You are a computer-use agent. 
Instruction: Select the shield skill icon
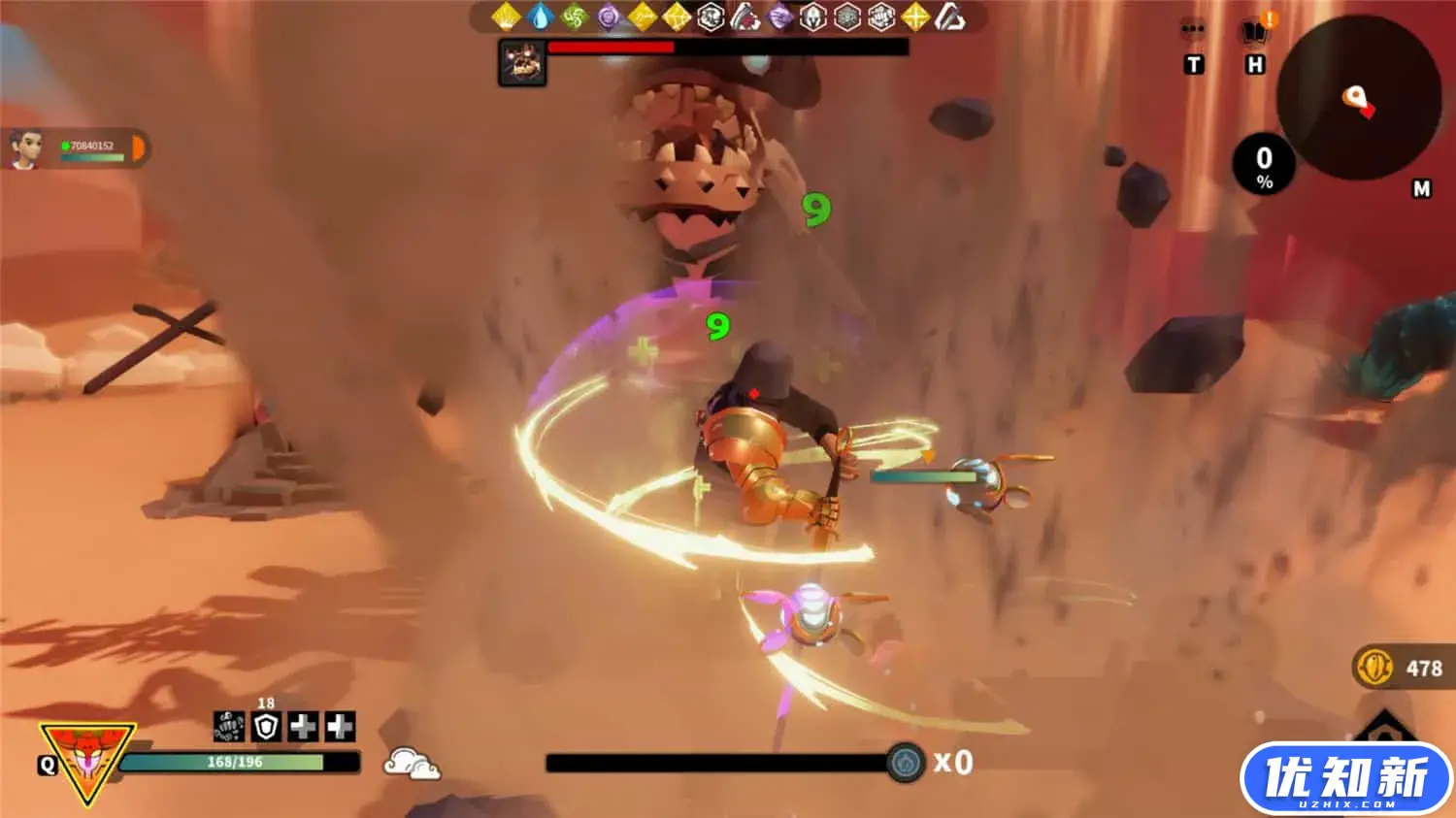click(x=266, y=726)
